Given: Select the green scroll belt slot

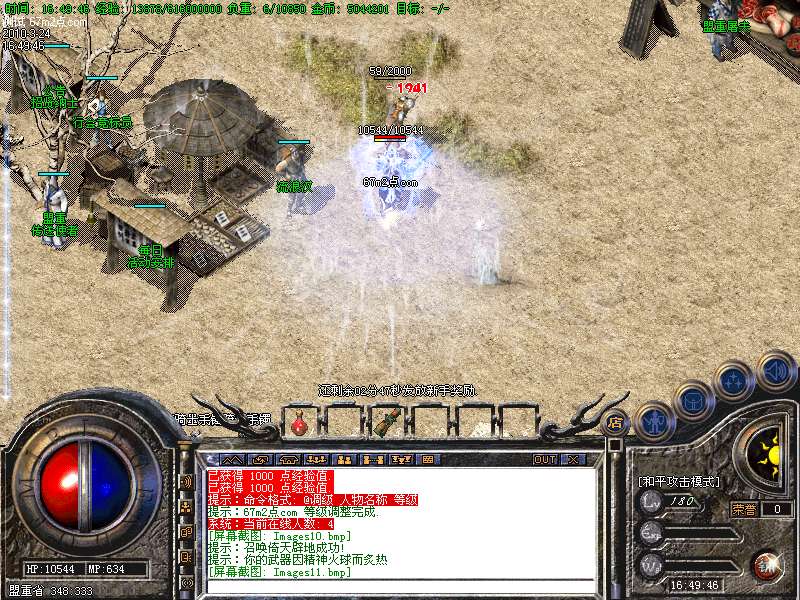Looking at the screenshot, I should coord(385,423).
